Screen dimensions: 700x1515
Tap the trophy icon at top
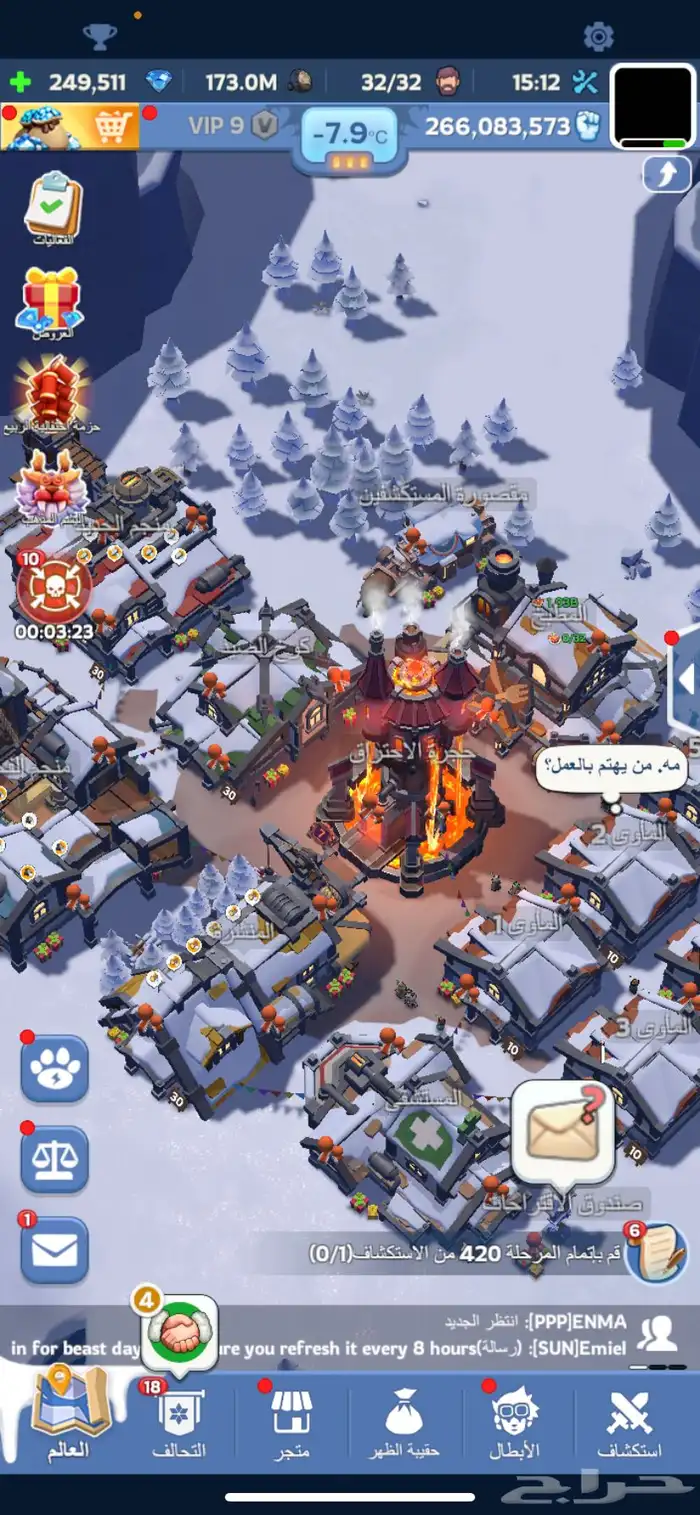point(99,37)
